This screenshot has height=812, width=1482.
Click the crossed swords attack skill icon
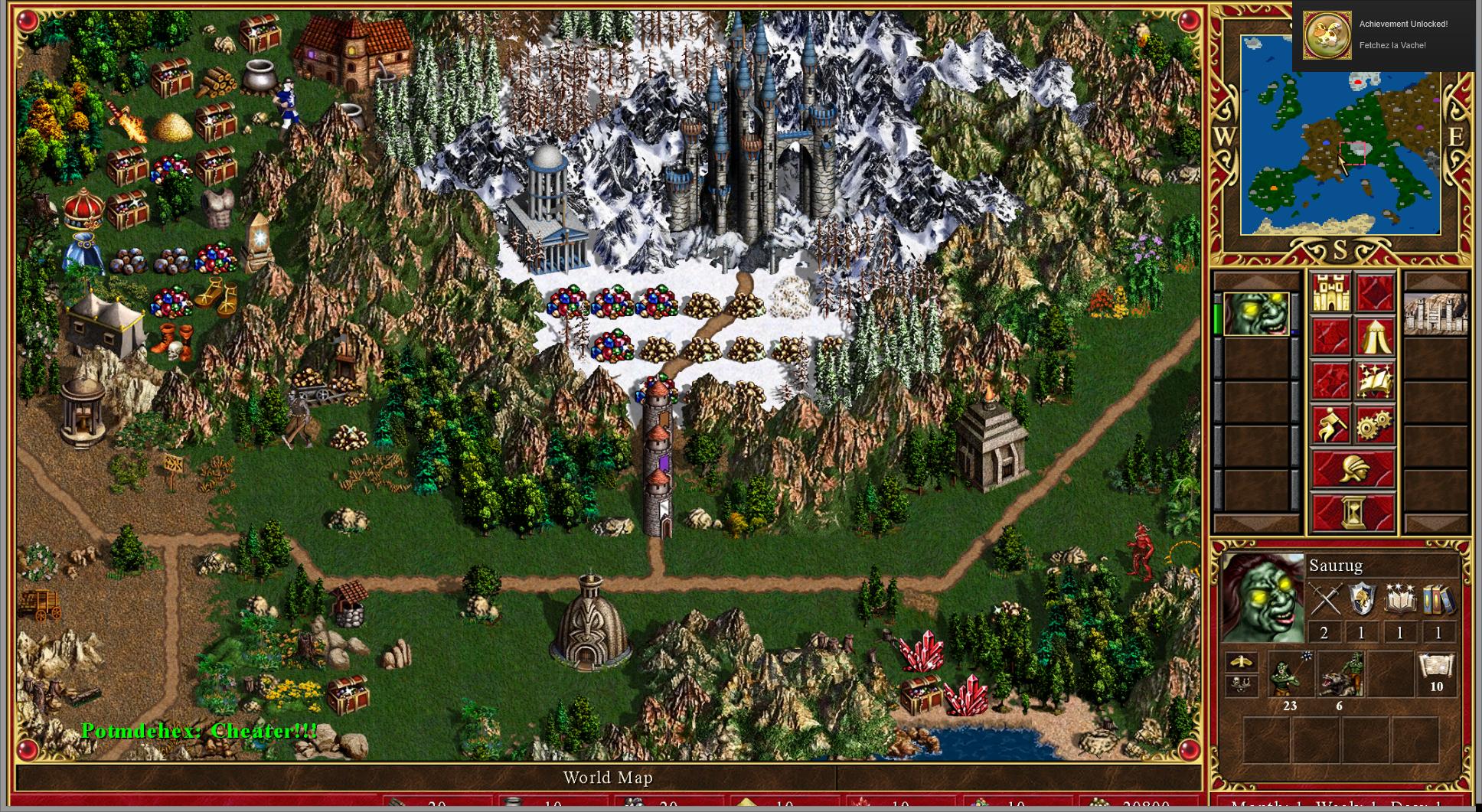[1324, 599]
